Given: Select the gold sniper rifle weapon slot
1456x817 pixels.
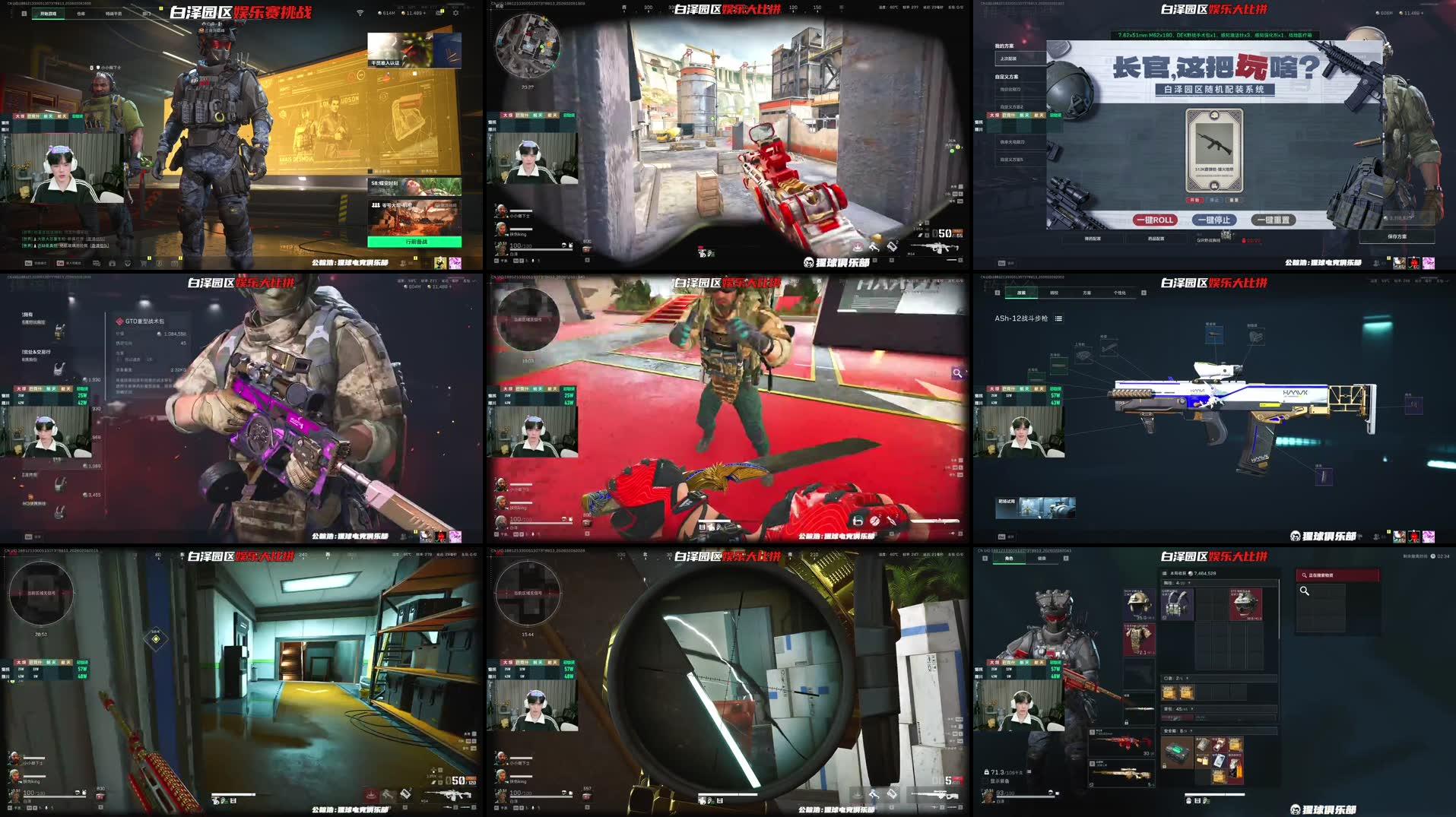Looking at the screenshot, I should [1122, 774].
